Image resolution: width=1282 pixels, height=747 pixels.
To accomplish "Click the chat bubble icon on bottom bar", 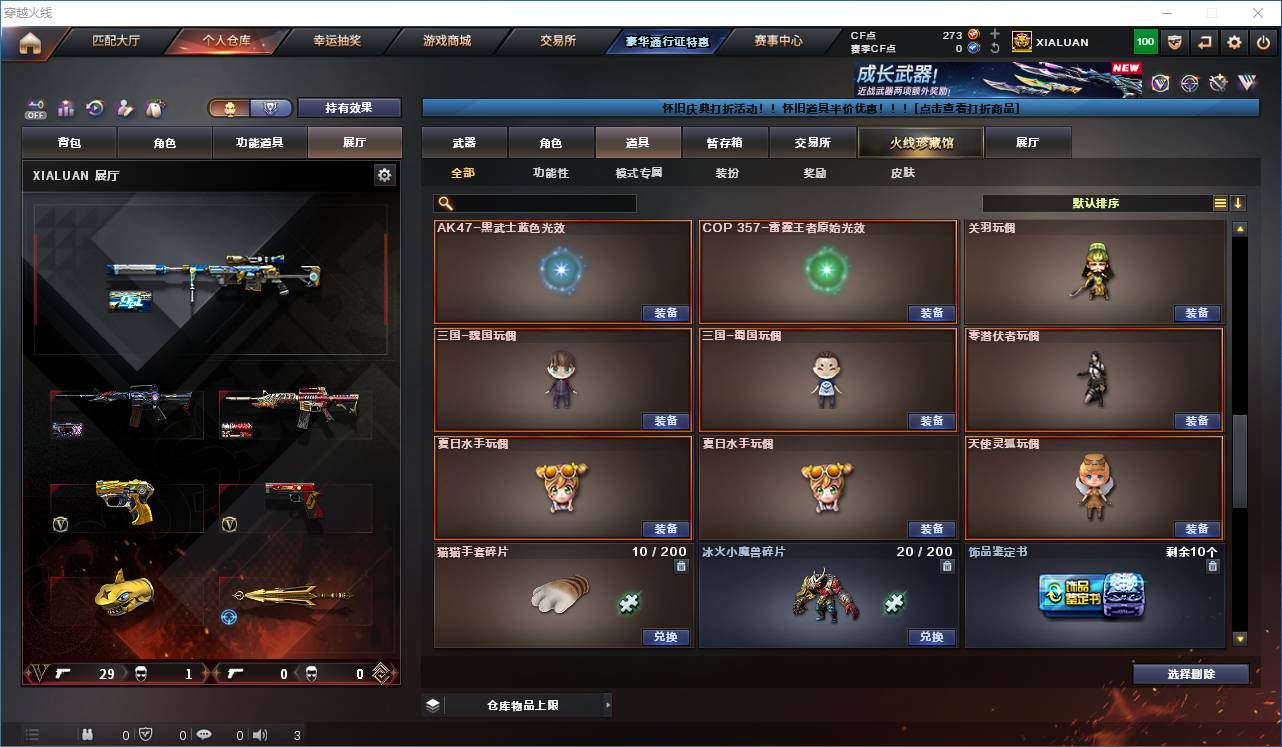I will [204, 733].
